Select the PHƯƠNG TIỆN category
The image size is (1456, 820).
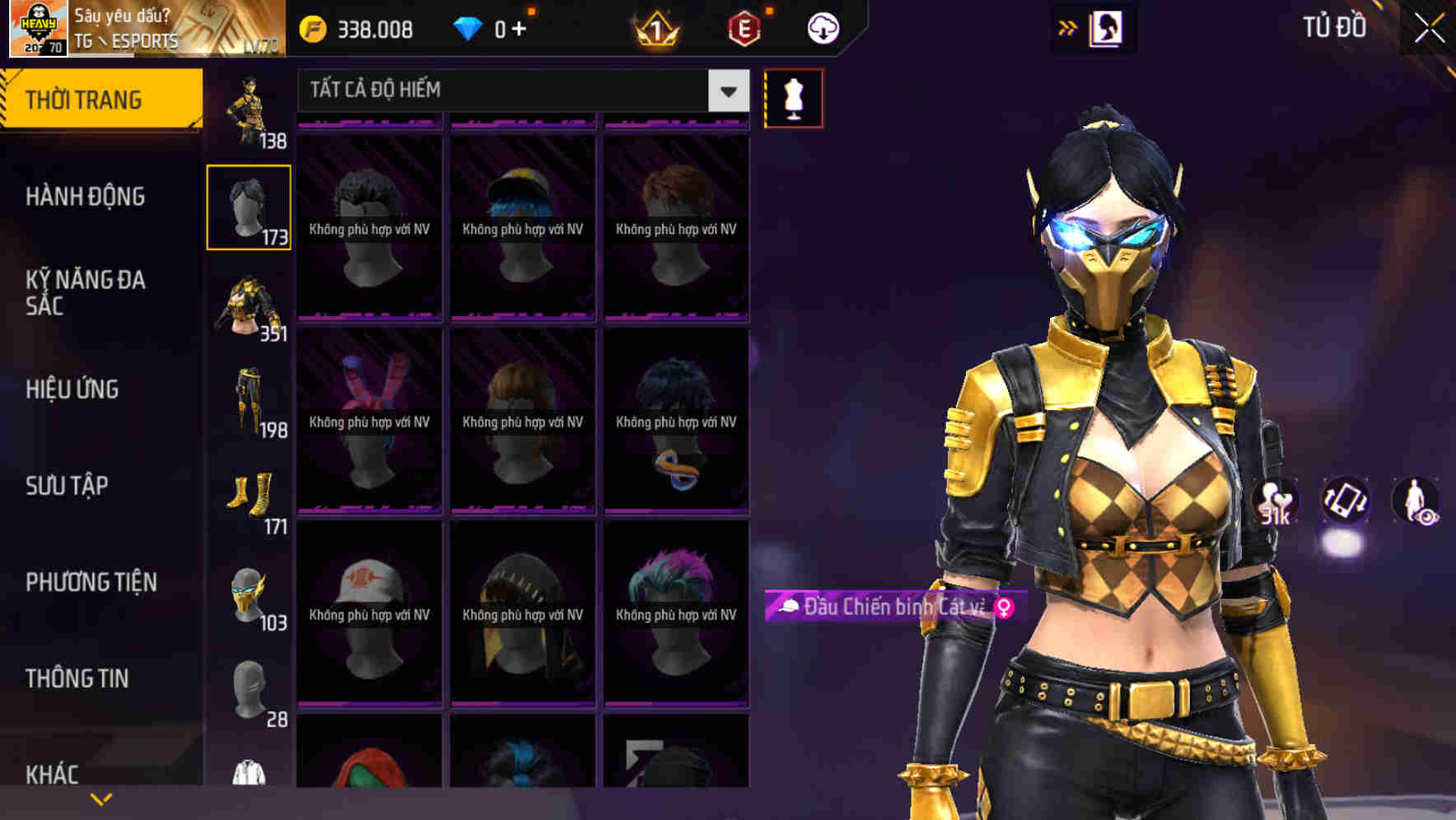click(91, 582)
